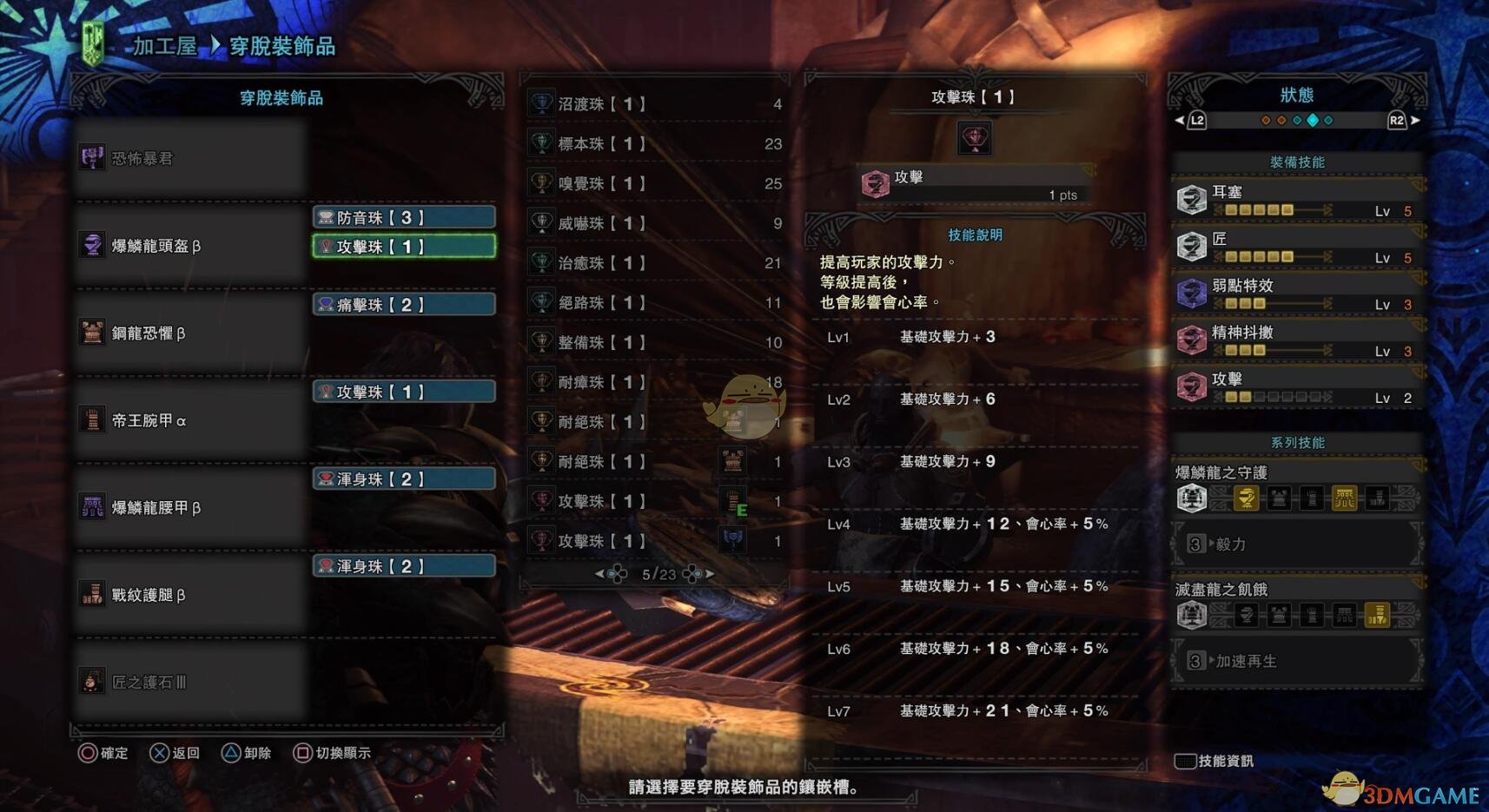The width and height of the screenshot is (1489, 812).
Task: Select 渾身珠【2】 slot on 戰紋護腿β
Action: point(404,566)
